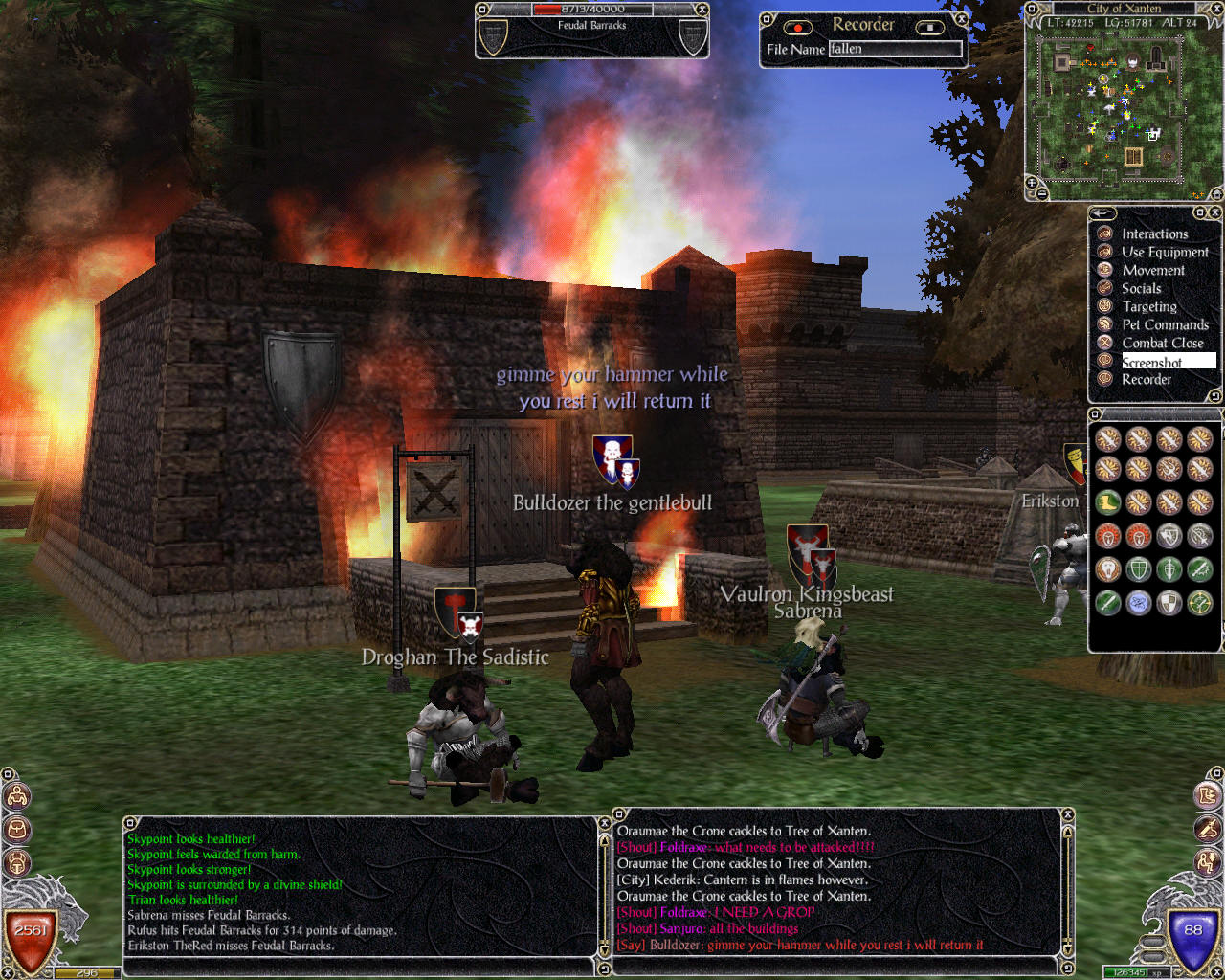
Task: Open Recorder from the command menu
Action: tap(1146, 380)
